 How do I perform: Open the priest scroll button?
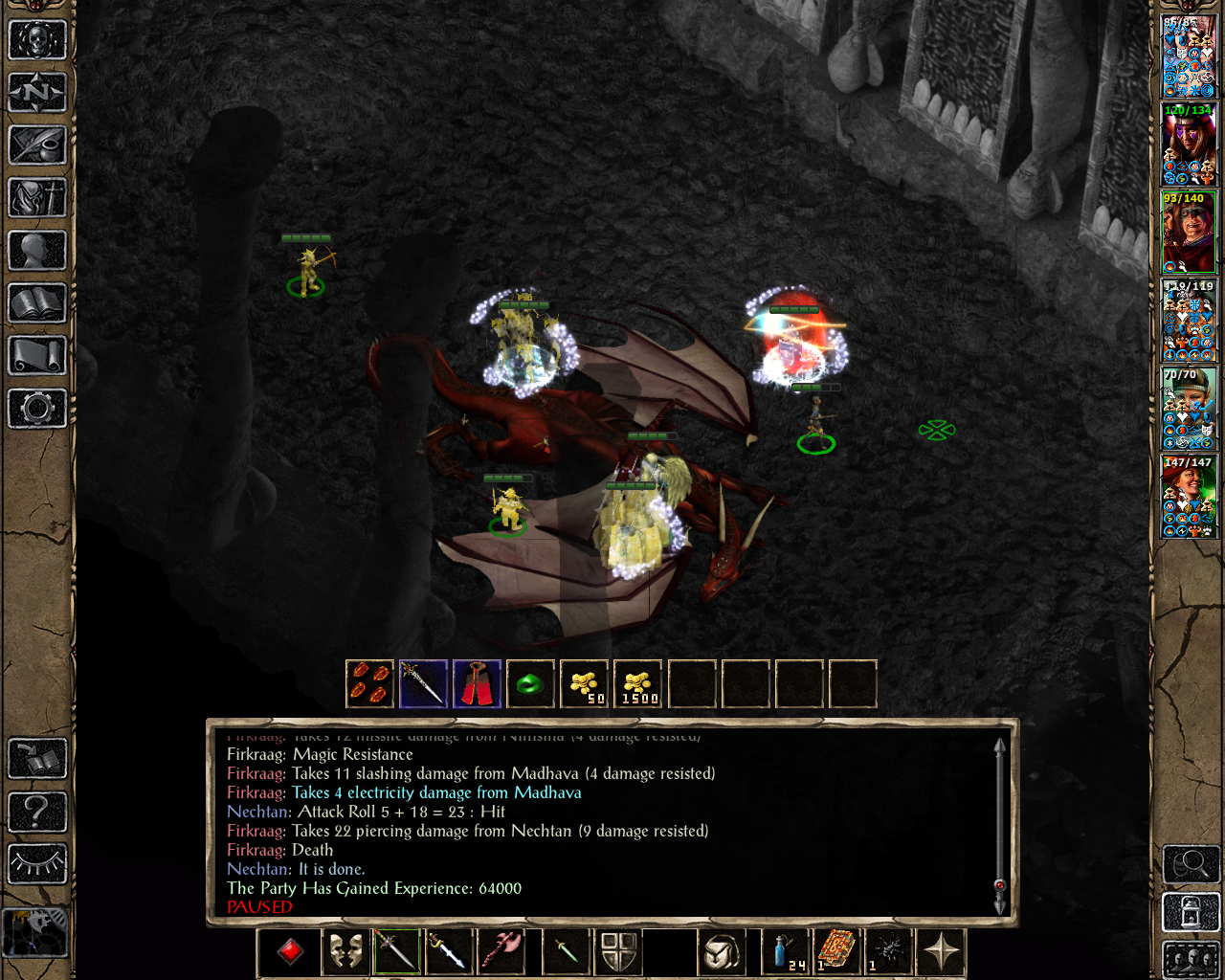coord(37,356)
